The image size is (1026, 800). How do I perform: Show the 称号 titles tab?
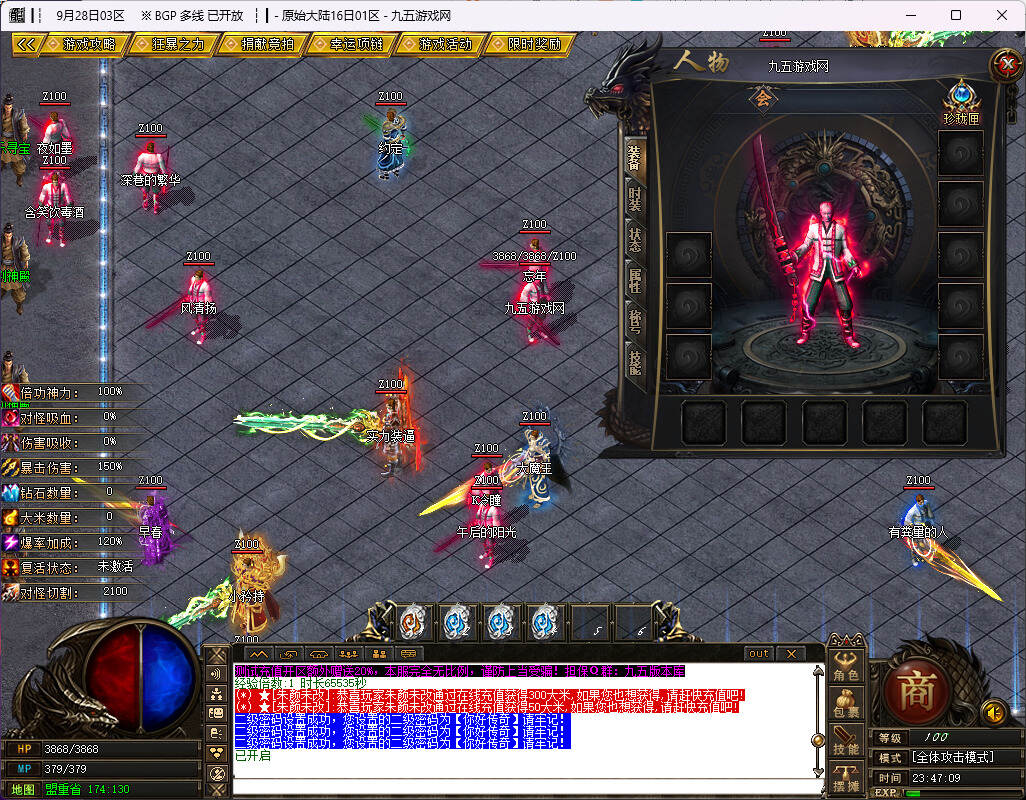click(x=634, y=322)
